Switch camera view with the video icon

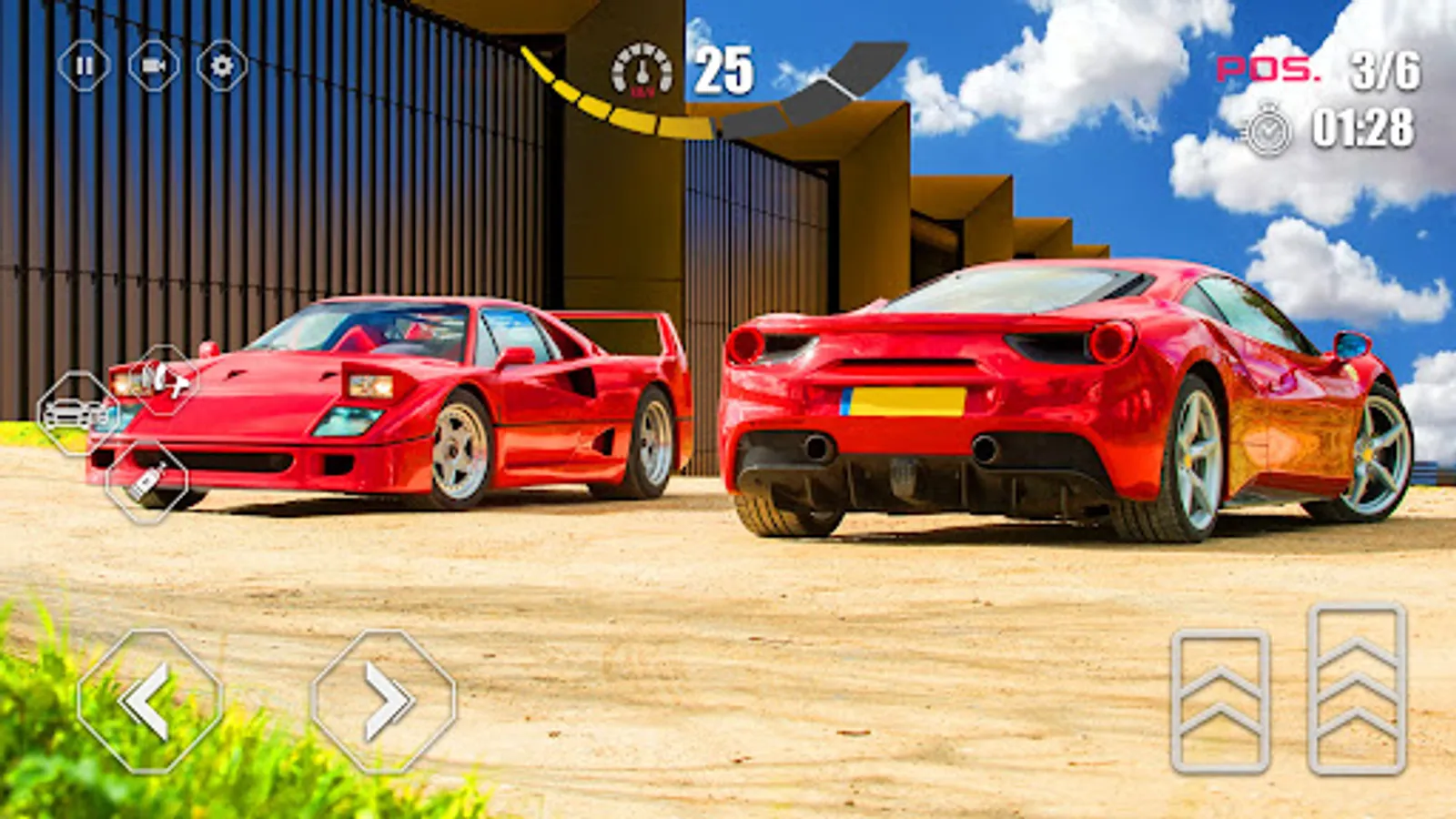(153, 67)
